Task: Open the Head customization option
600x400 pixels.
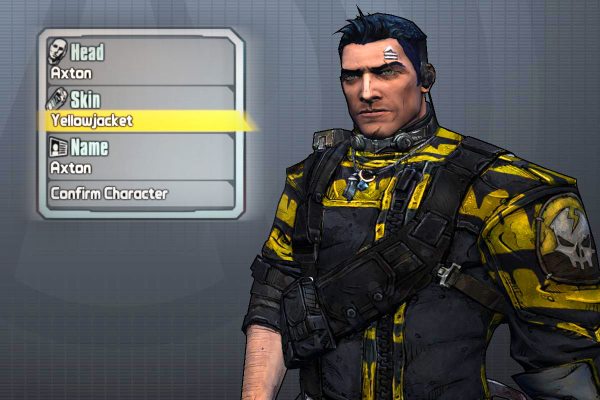Action: pyautogui.click(x=140, y=60)
